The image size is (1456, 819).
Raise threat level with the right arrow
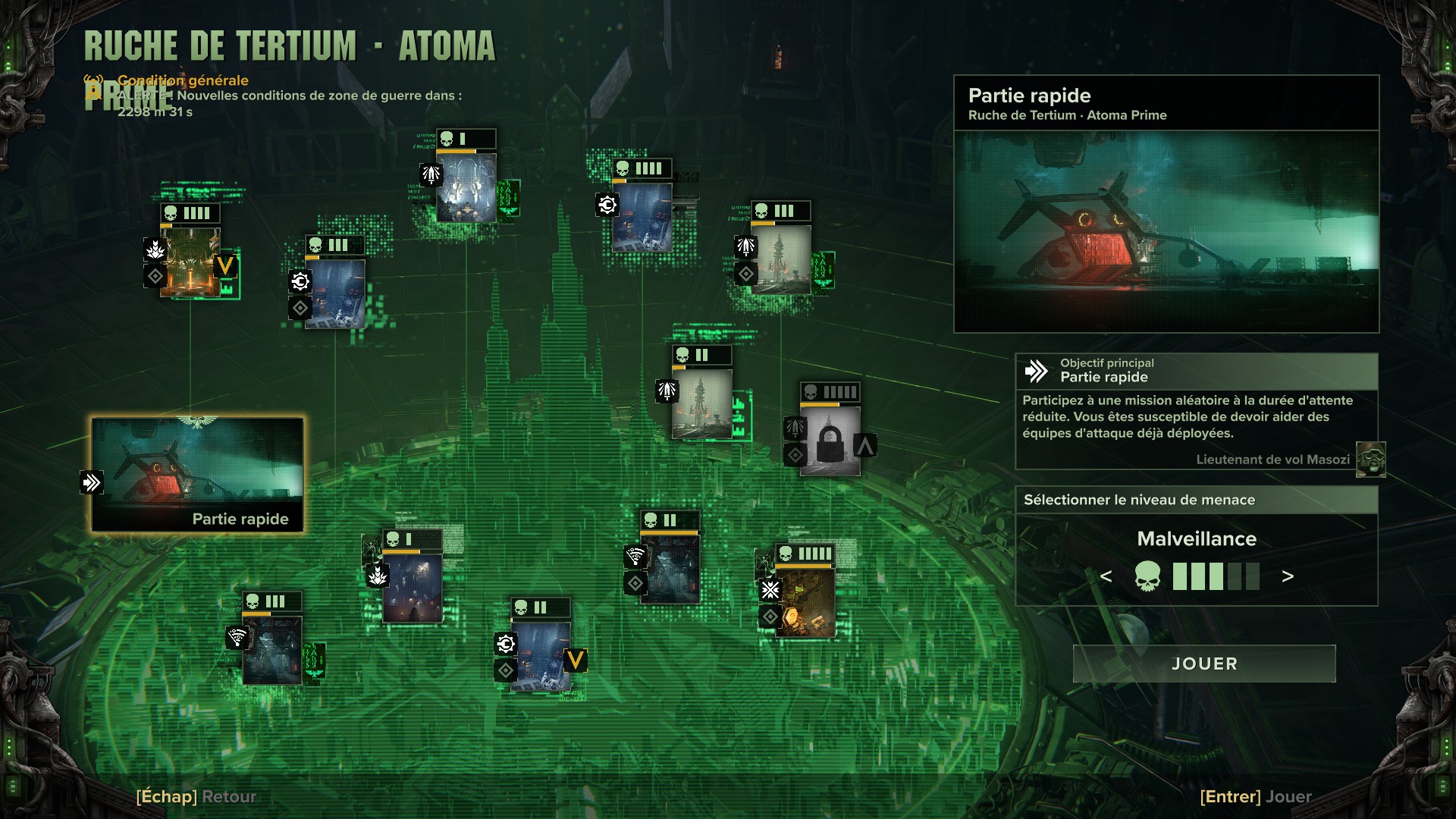point(1287,577)
